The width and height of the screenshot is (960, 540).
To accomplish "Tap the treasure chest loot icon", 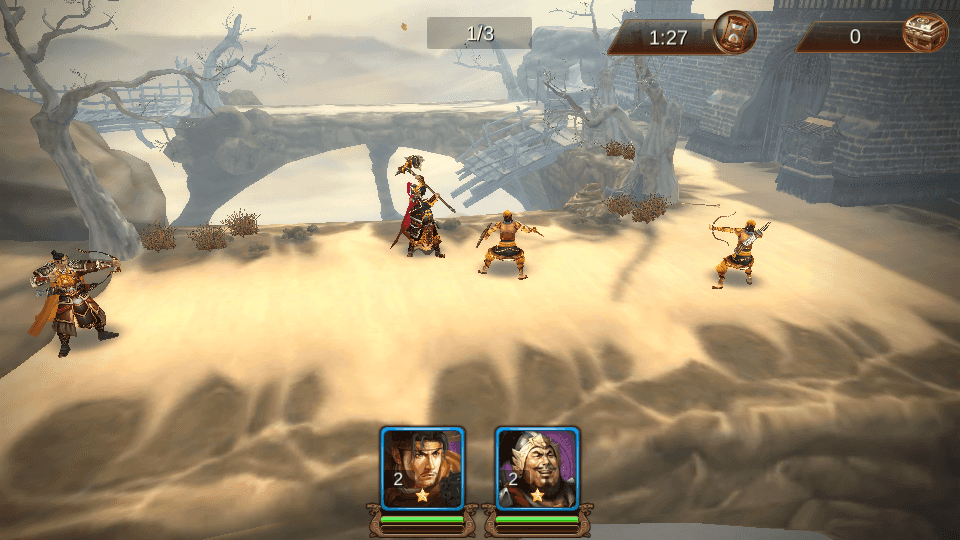I will [924, 33].
